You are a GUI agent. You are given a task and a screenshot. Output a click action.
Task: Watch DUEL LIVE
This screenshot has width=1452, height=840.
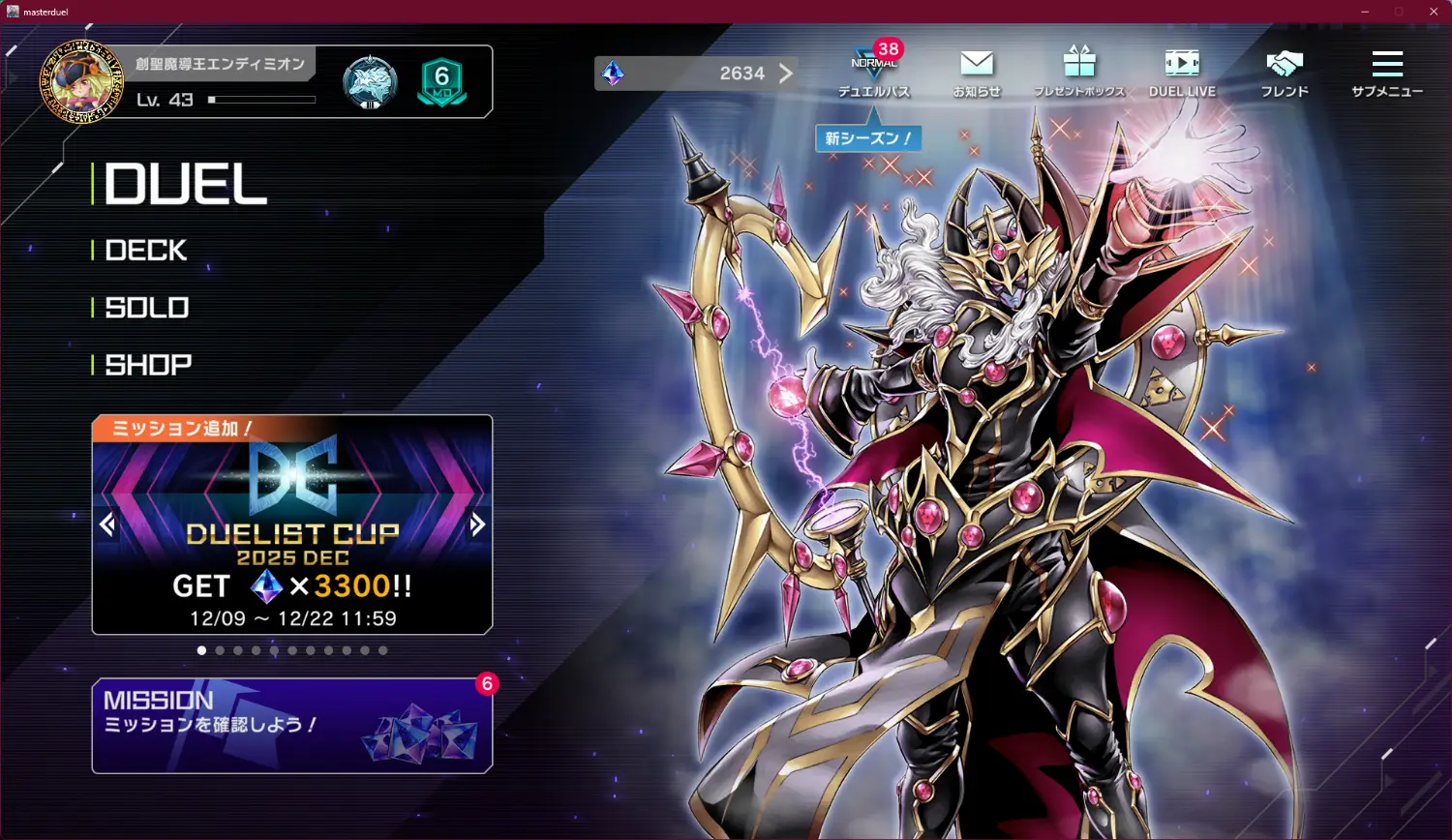click(x=1182, y=70)
